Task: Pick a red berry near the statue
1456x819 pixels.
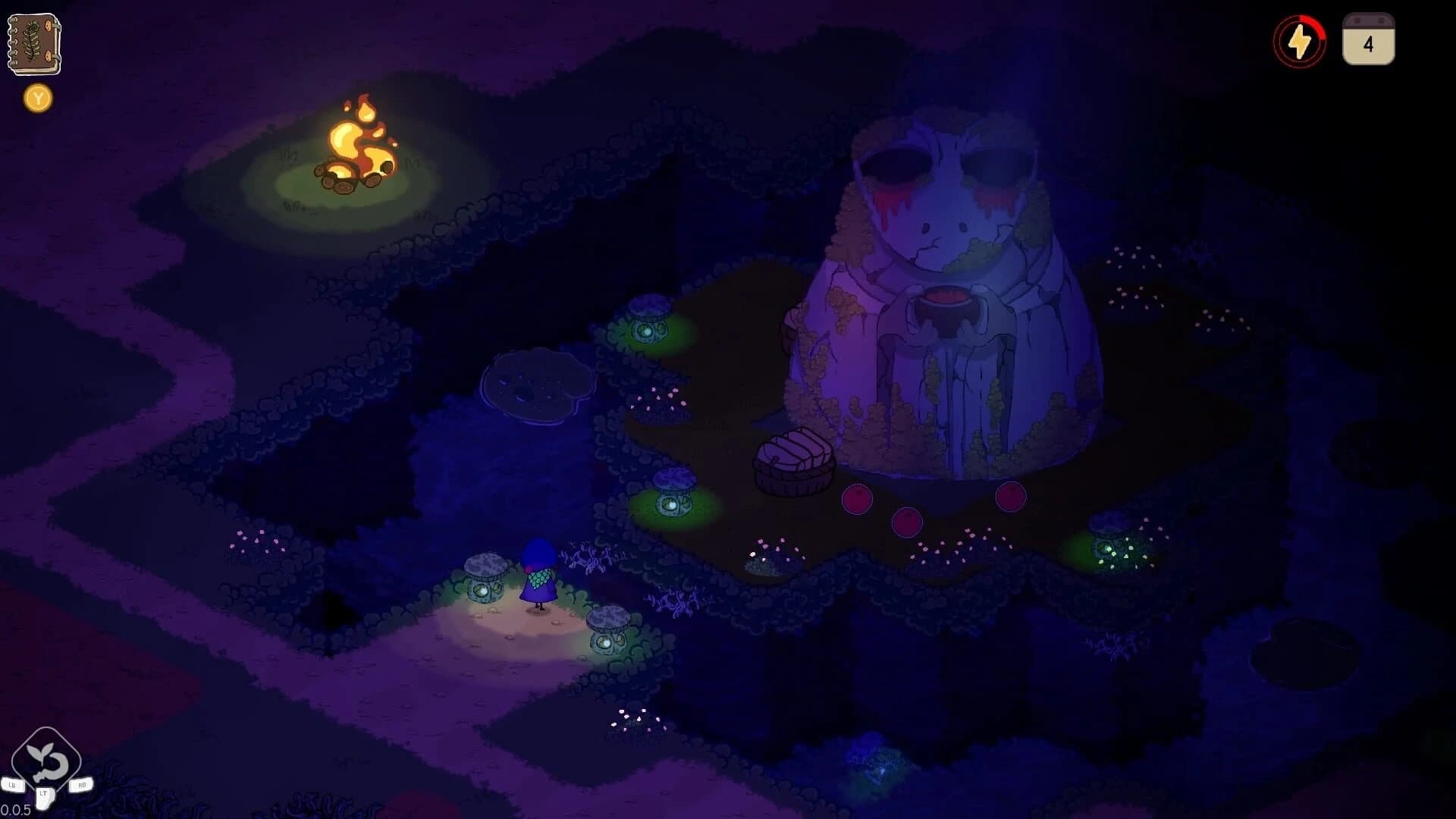Action: pos(857,499)
